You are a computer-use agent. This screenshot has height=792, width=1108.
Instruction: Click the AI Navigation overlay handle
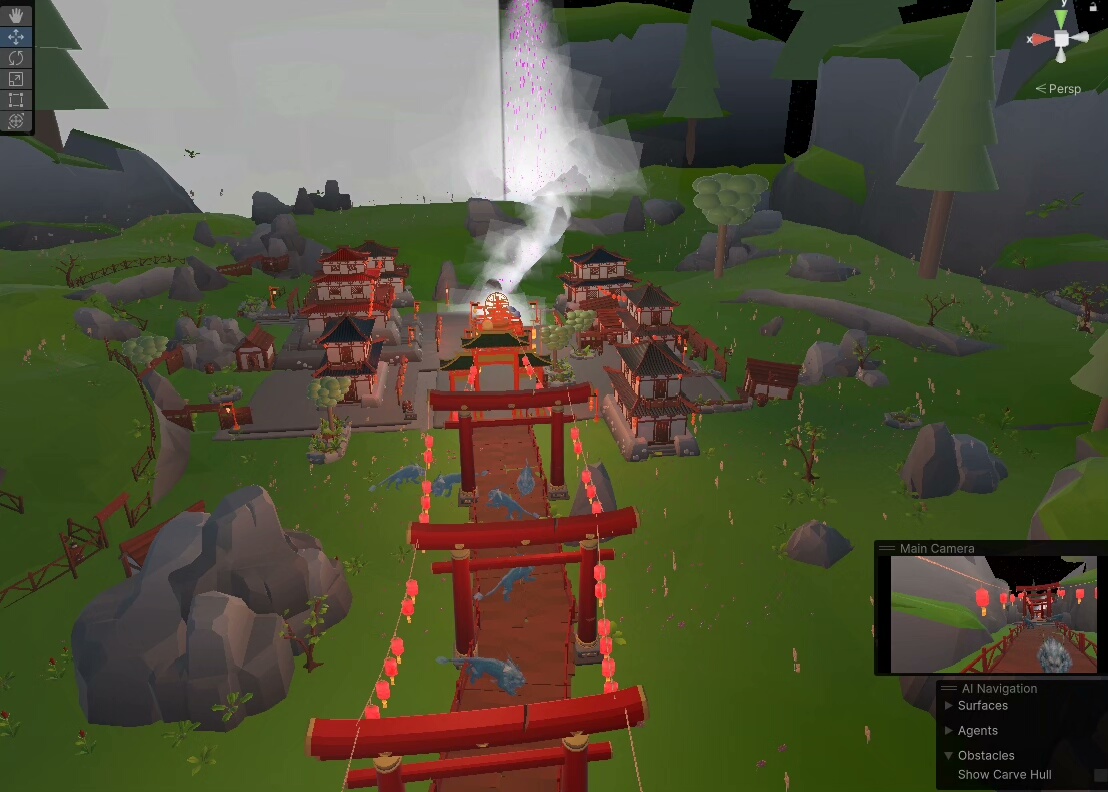(948, 688)
